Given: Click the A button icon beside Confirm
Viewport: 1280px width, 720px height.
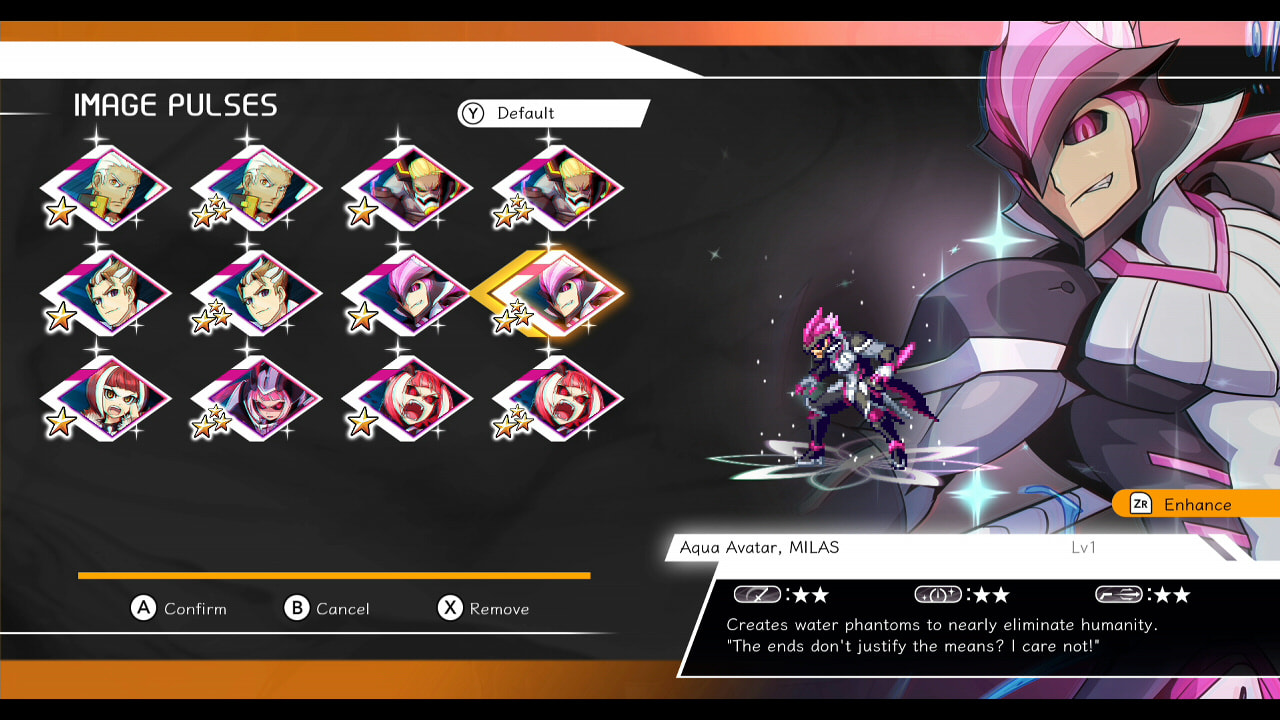Looking at the screenshot, I should pyautogui.click(x=145, y=608).
